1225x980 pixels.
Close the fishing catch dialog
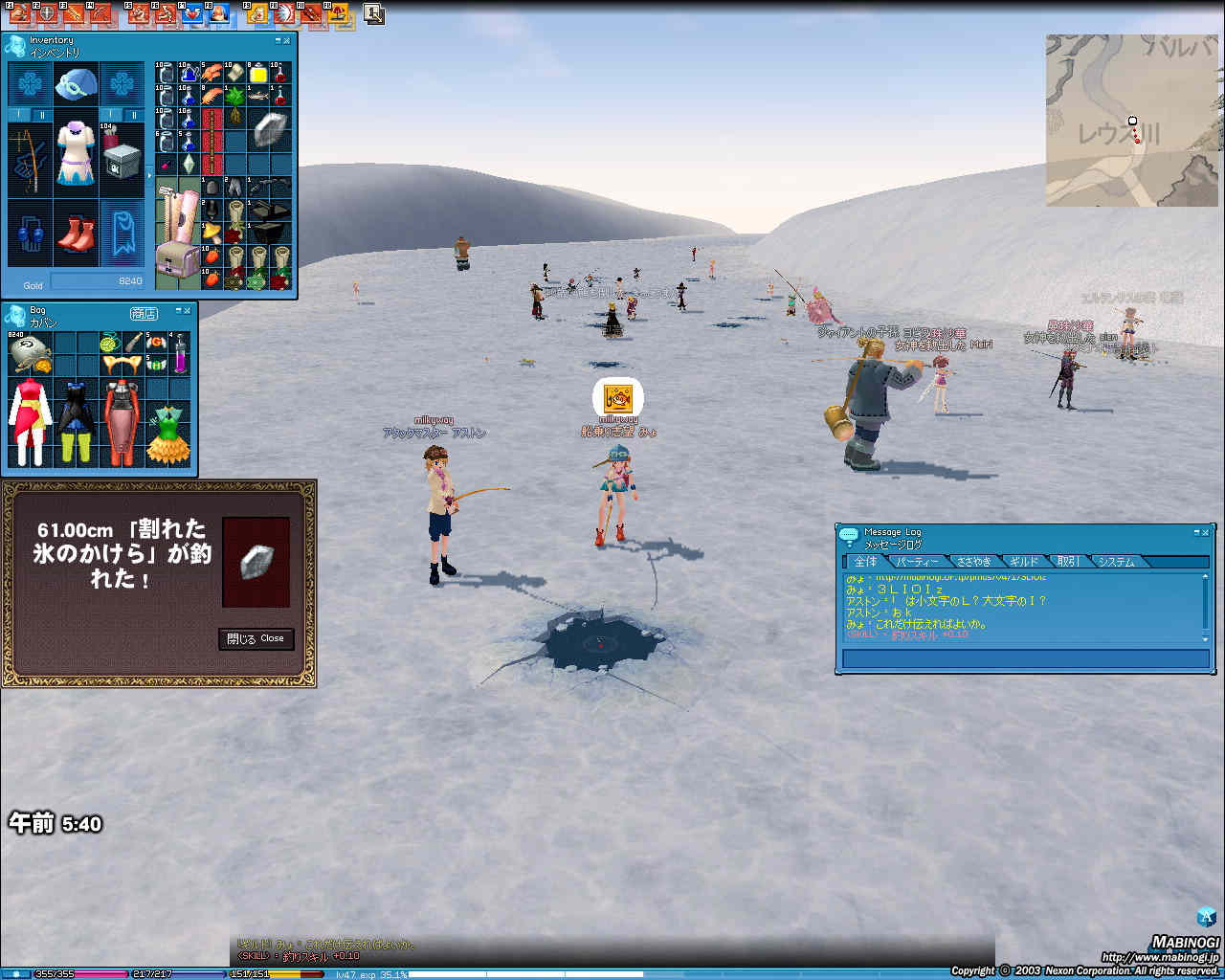(x=256, y=638)
